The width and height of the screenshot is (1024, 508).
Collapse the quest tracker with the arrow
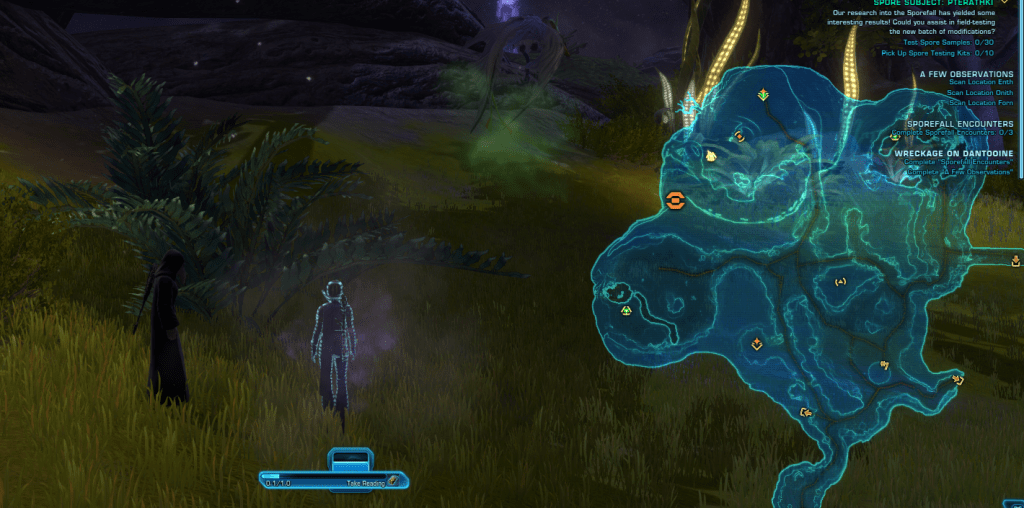[x=1004, y=3]
